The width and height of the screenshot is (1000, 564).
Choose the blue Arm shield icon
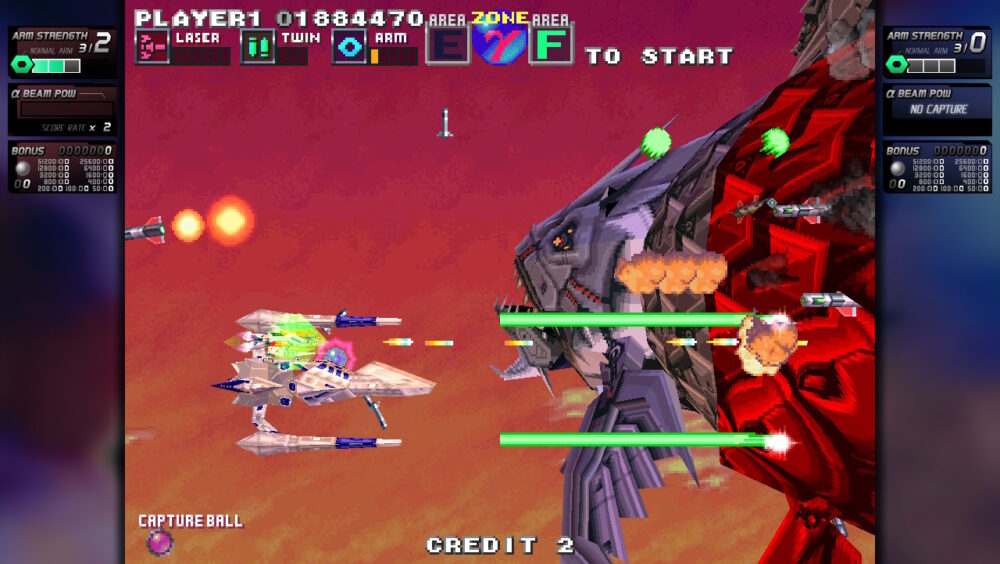[x=349, y=47]
